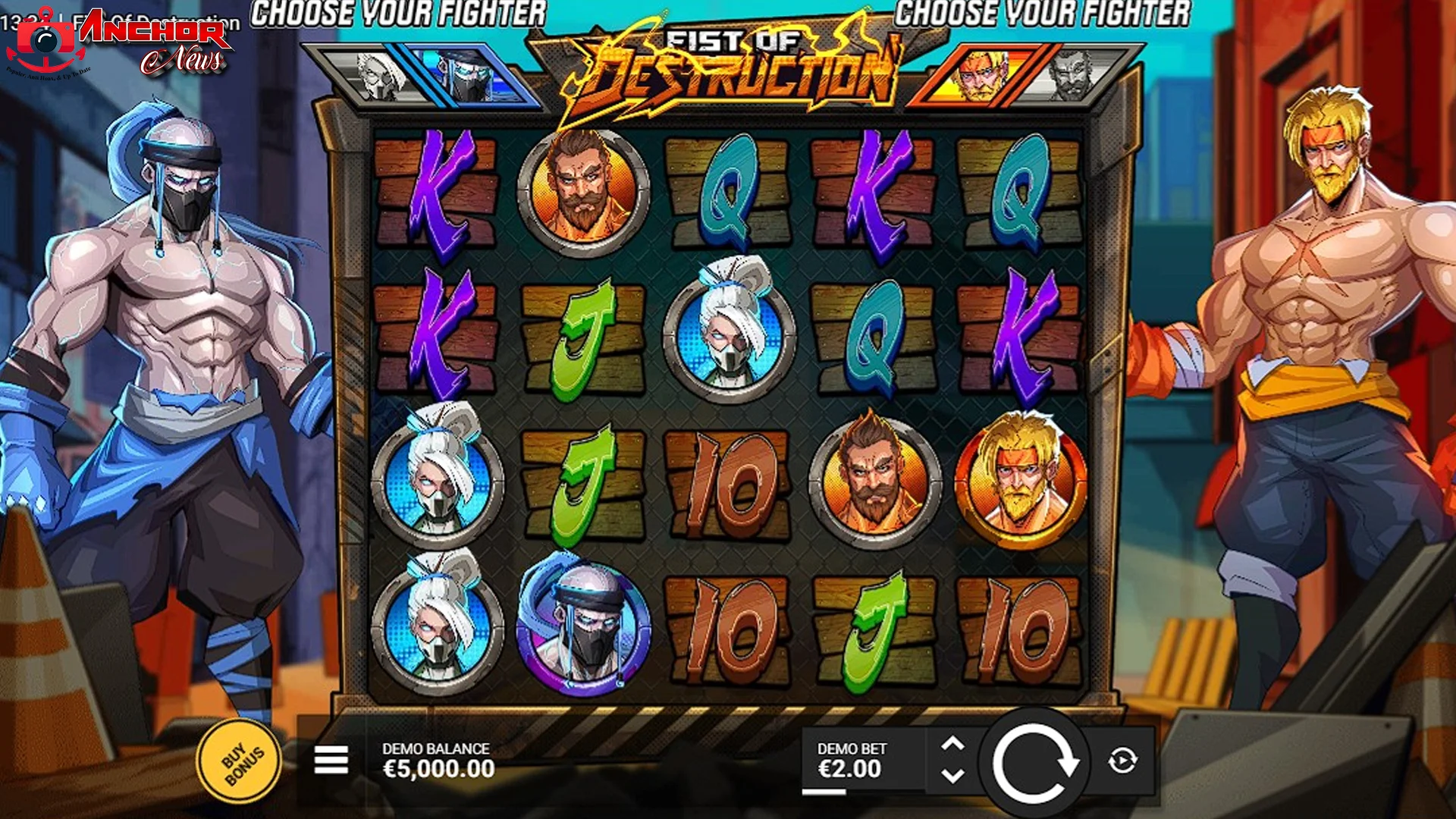Select the blonde brawler on the orange side
The width and height of the screenshot is (1456, 819).
click(x=978, y=76)
